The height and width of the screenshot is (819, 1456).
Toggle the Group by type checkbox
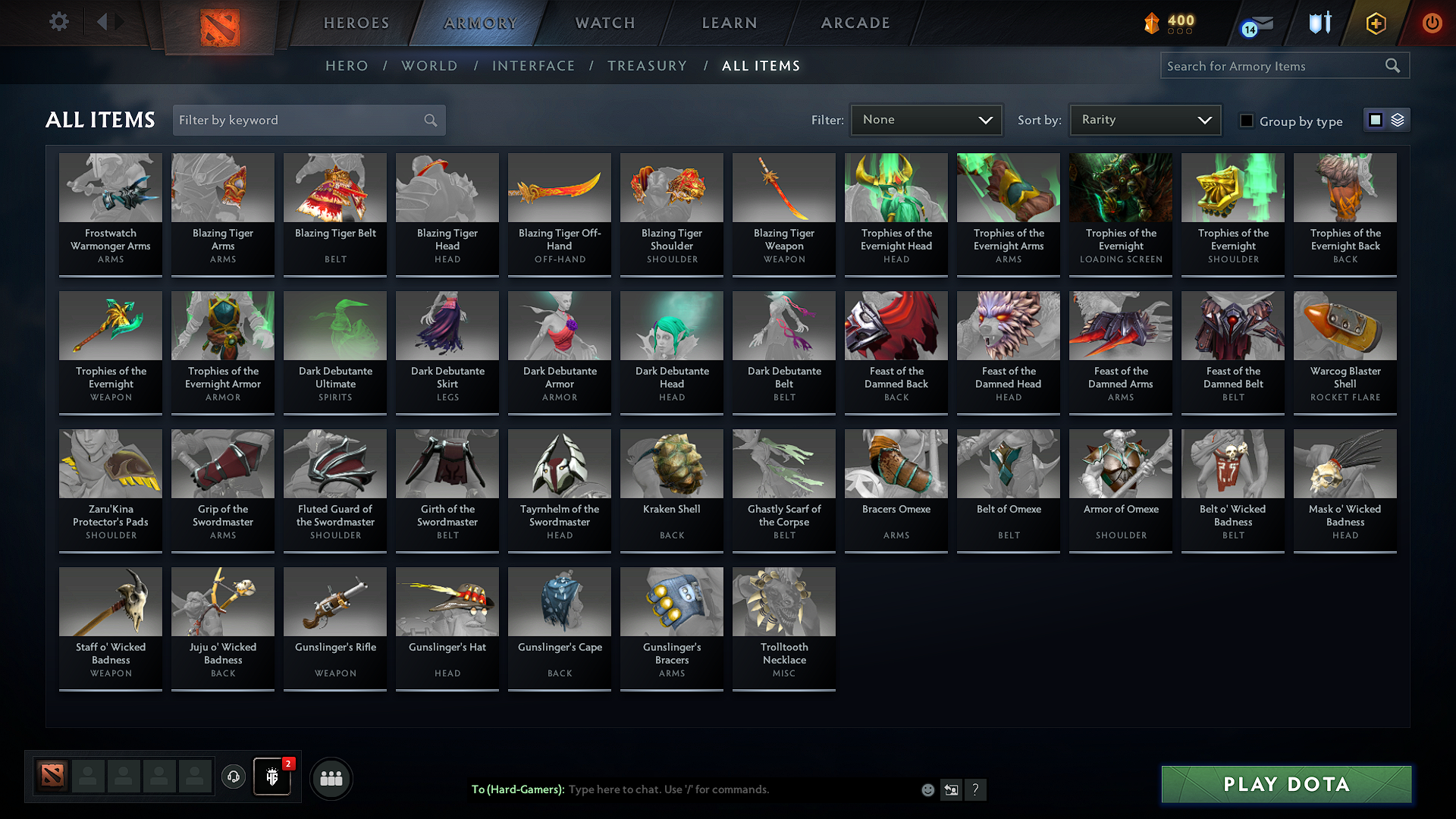(1247, 121)
